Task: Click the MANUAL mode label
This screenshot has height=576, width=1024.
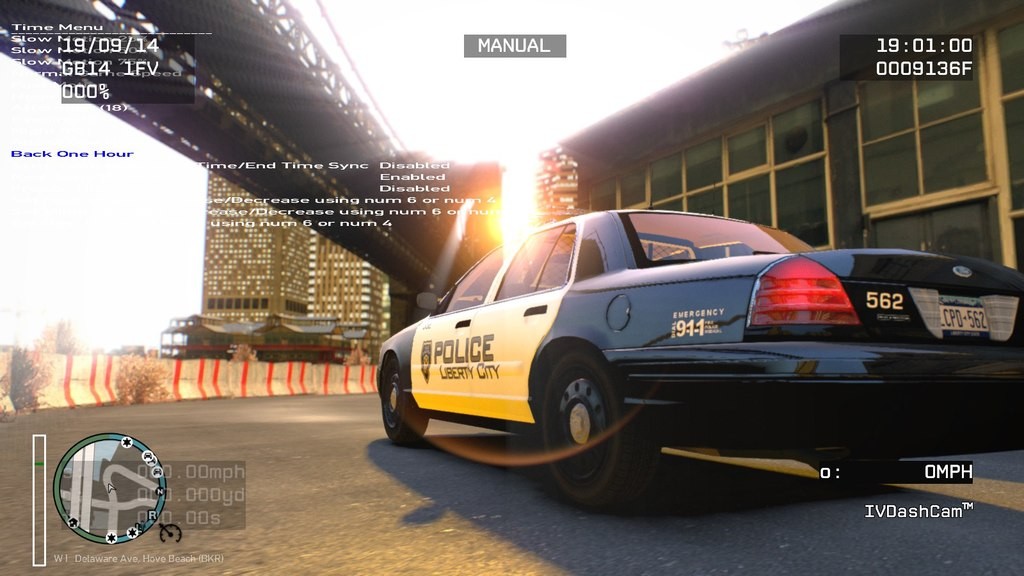Action: tap(514, 46)
